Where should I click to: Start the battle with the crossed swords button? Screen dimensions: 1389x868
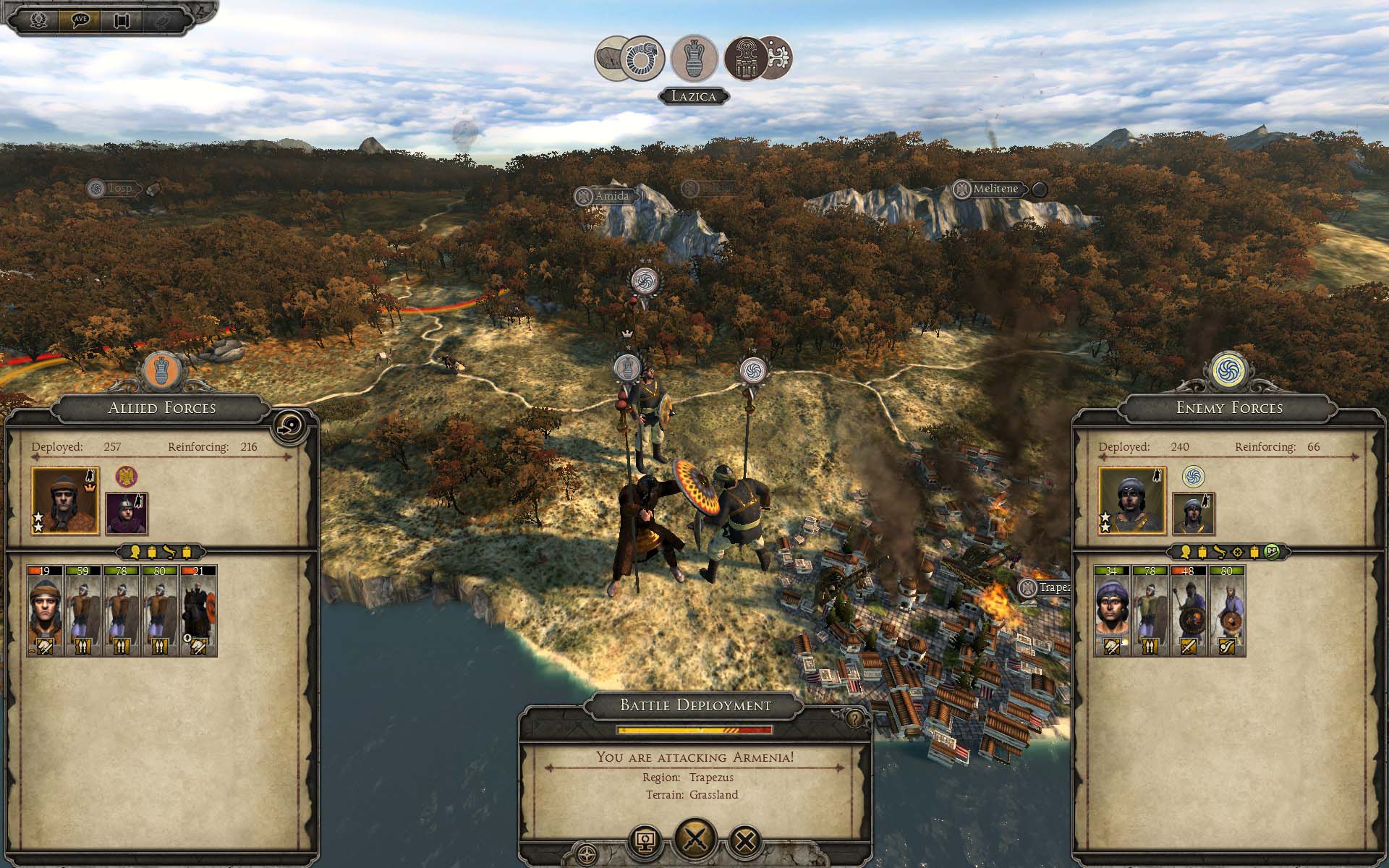tap(695, 839)
